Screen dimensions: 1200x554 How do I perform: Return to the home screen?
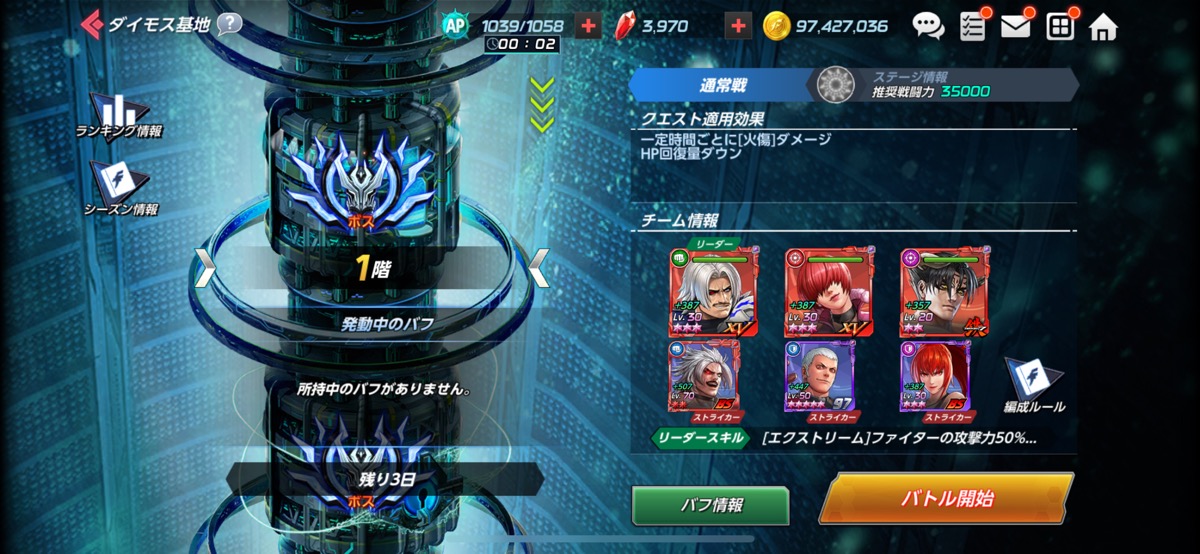pos(1103,26)
